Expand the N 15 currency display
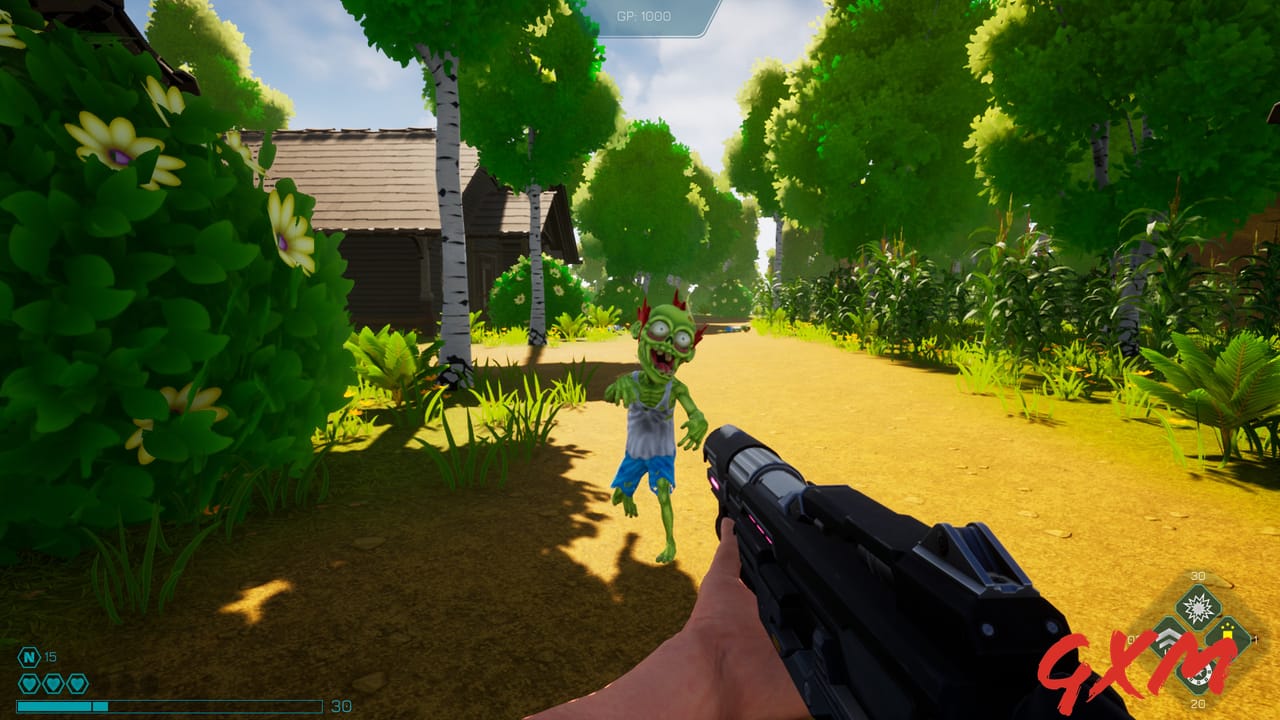Image resolution: width=1280 pixels, height=720 pixels. 38,657
